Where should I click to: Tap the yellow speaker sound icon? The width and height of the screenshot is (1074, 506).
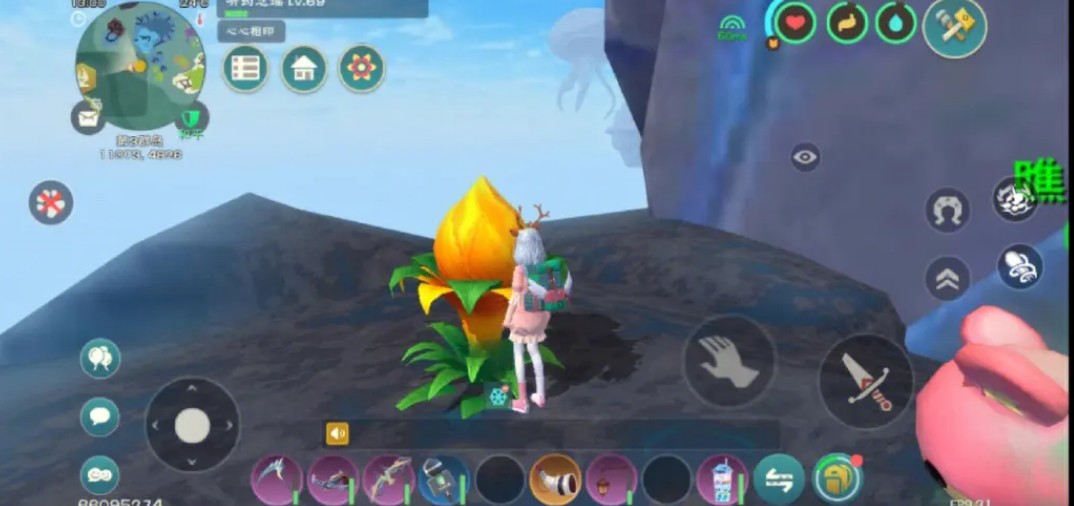coord(338,433)
